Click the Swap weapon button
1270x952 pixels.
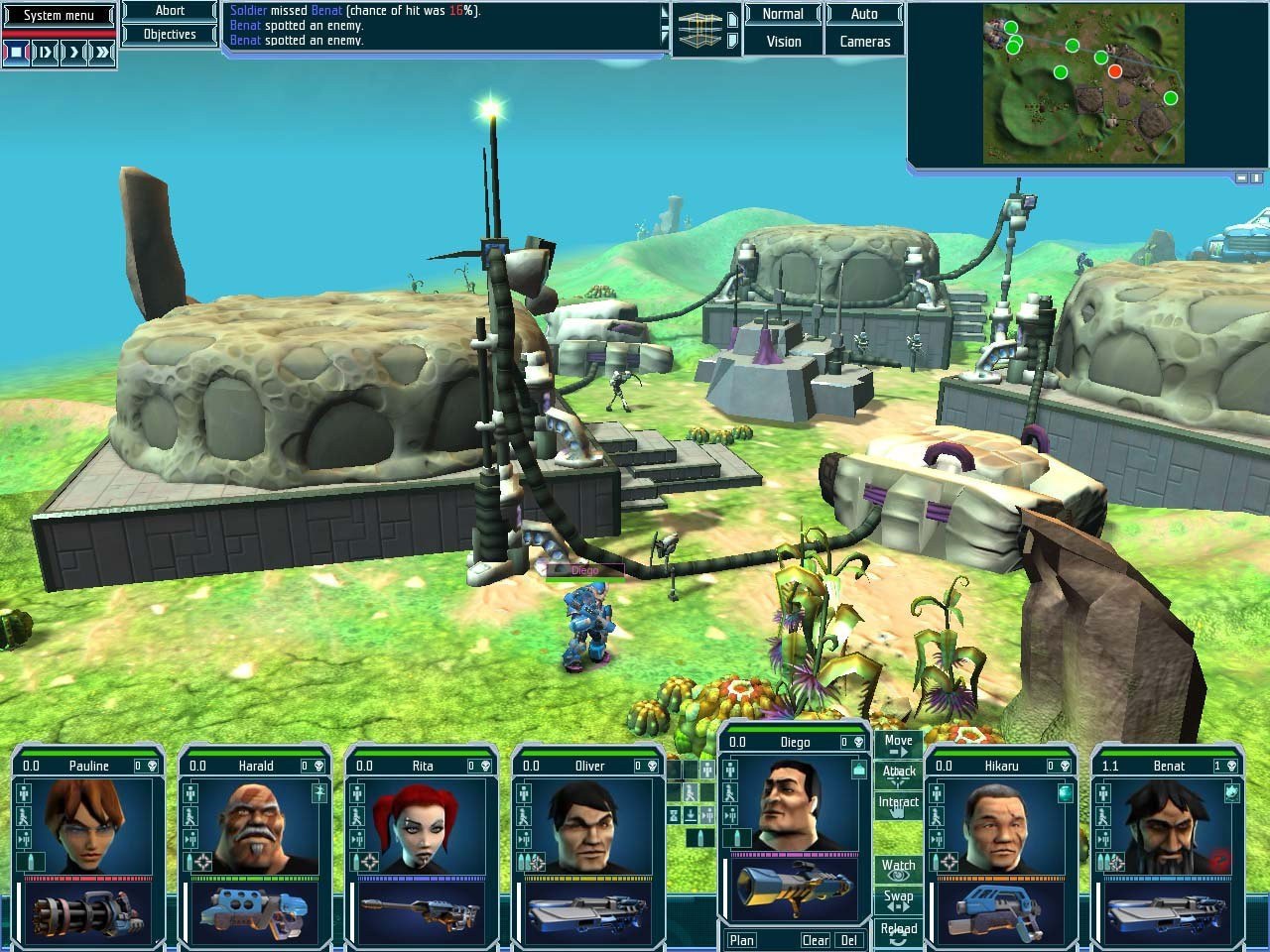[x=898, y=900]
